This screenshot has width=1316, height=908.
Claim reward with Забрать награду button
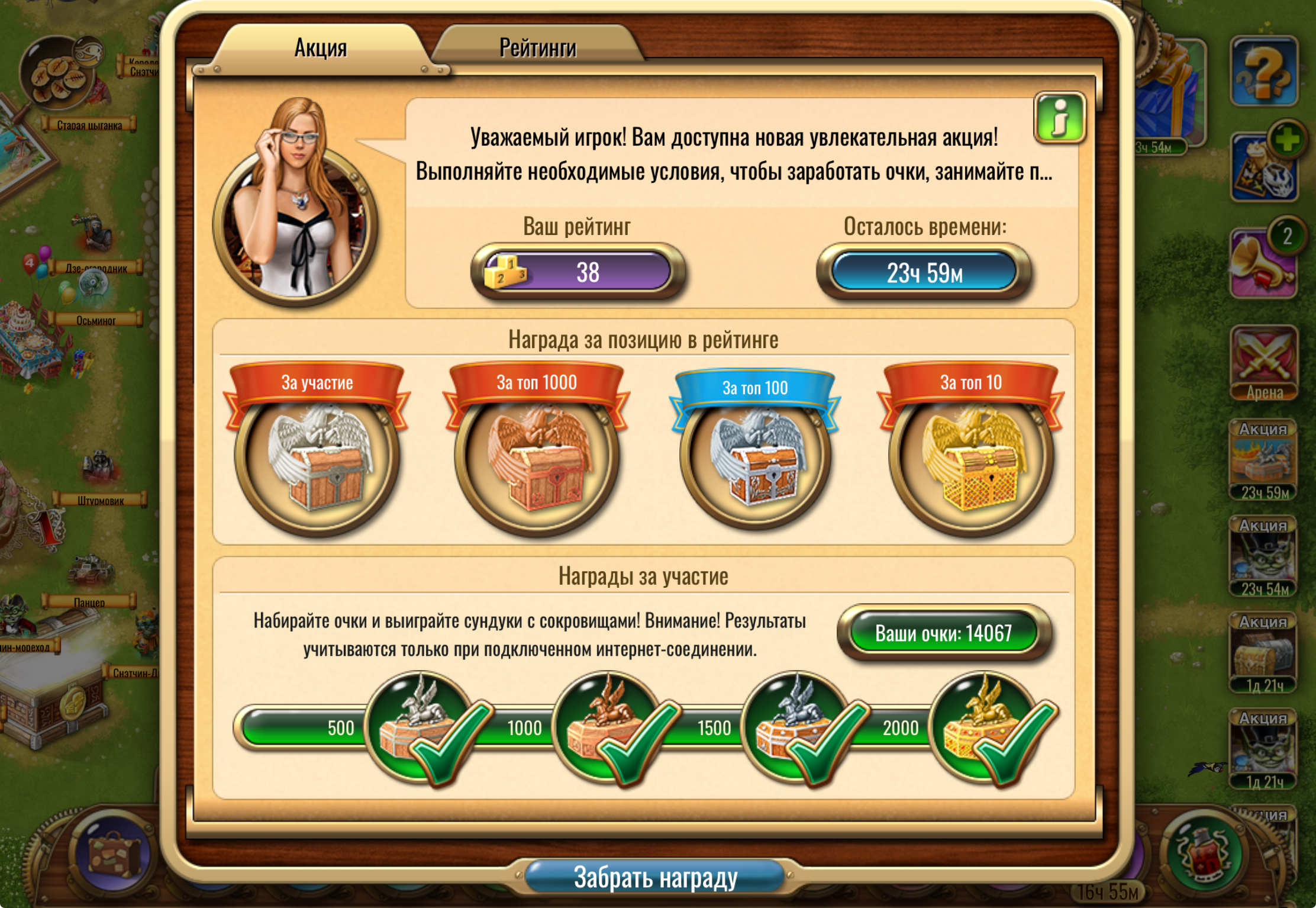point(655,877)
